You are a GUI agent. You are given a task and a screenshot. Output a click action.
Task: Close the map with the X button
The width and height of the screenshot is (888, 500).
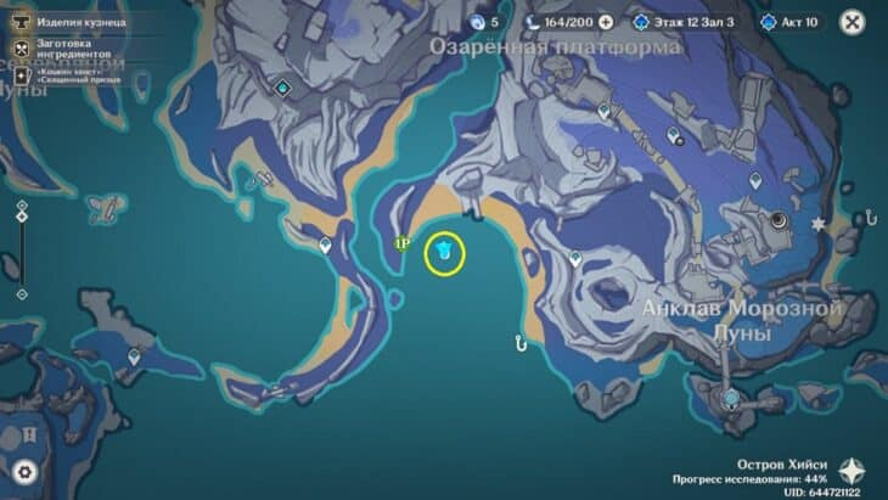tap(852, 22)
